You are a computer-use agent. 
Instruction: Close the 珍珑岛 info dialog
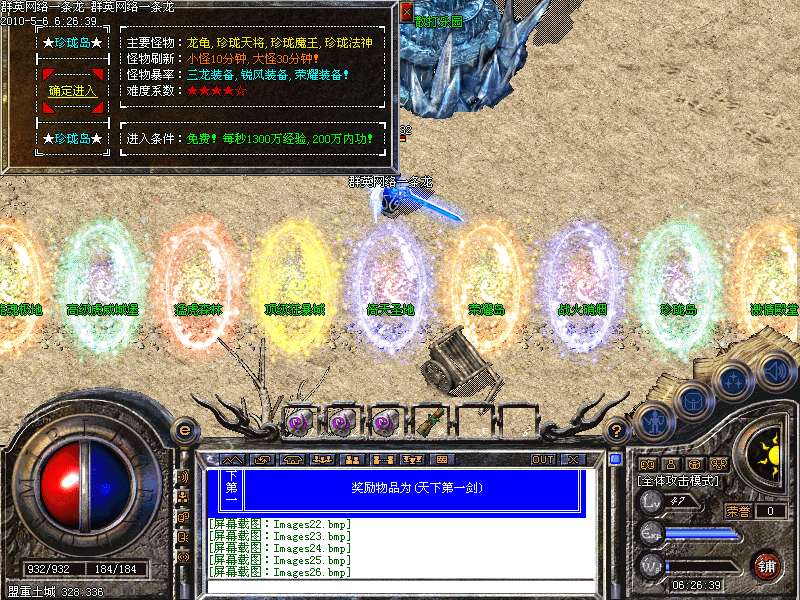pos(406,12)
